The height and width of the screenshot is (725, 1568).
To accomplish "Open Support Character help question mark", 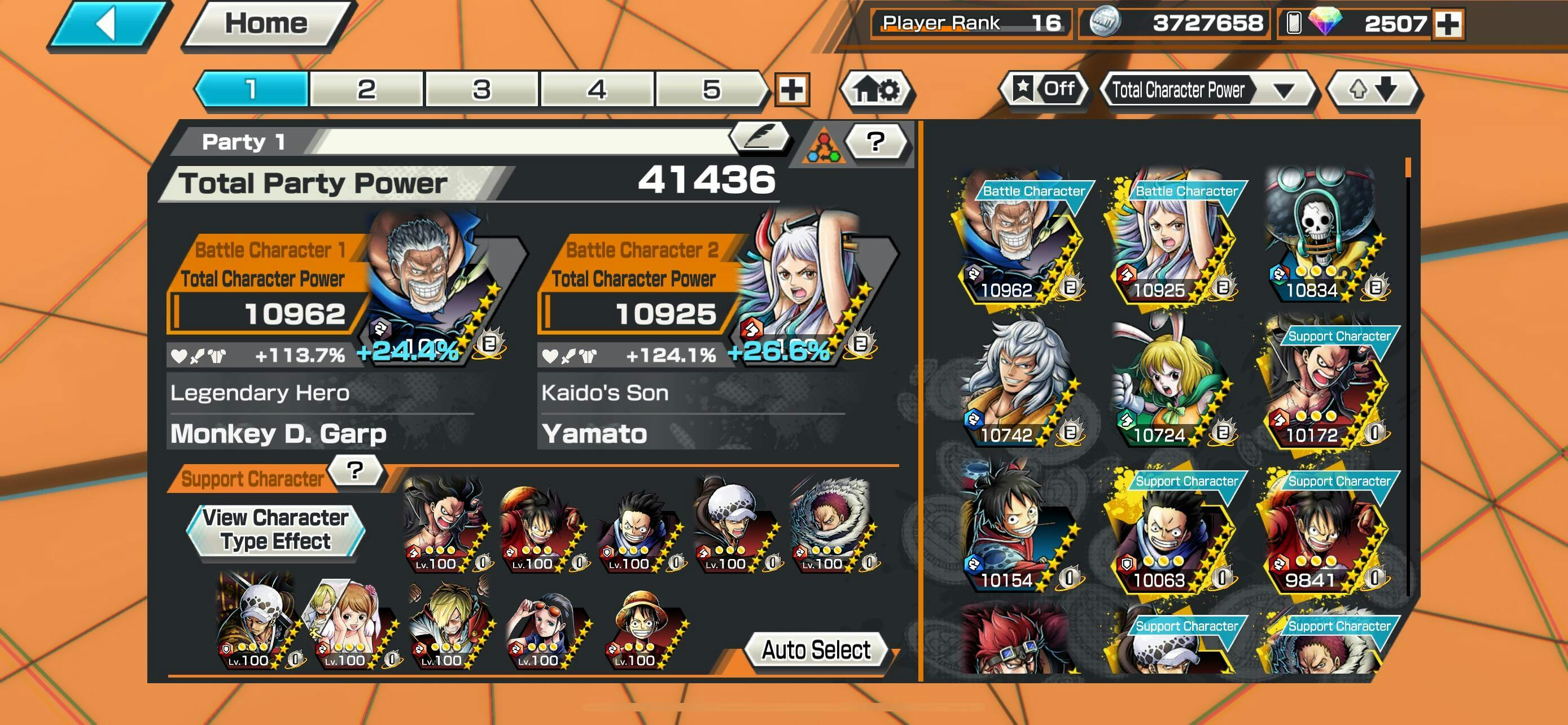I will [355, 470].
